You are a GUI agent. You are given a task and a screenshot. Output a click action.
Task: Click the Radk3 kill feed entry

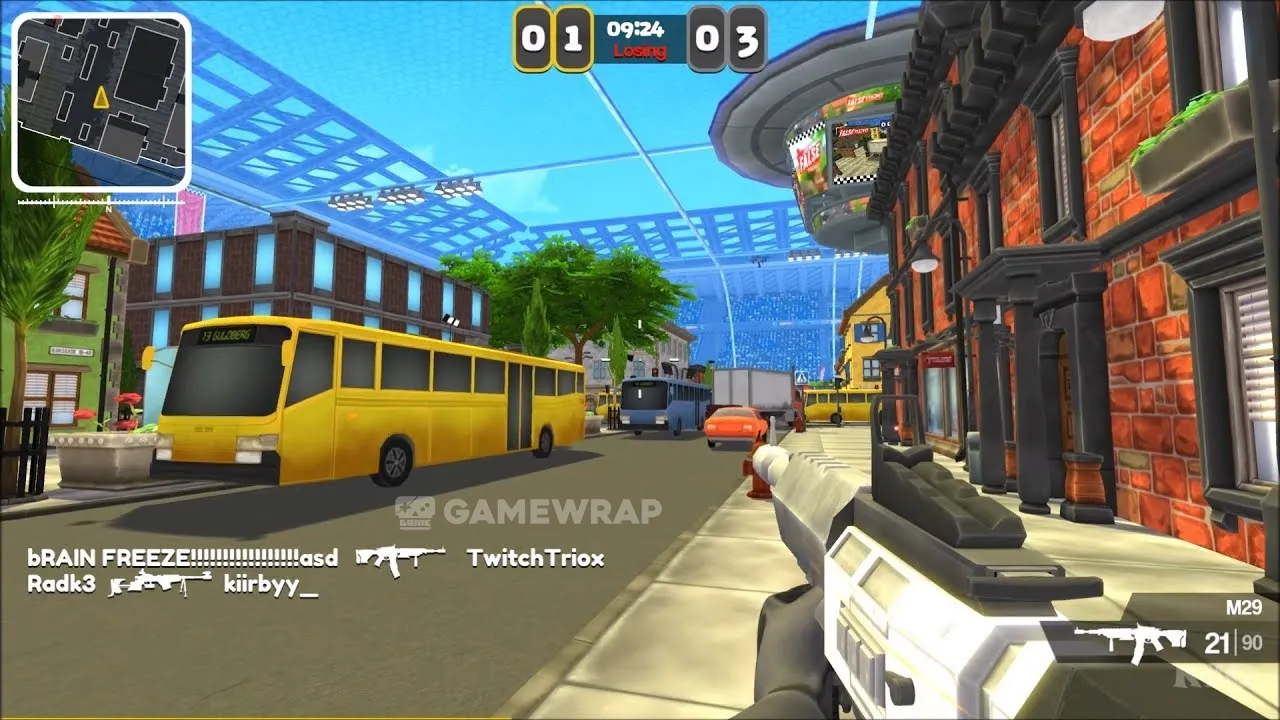tap(61, 585)
